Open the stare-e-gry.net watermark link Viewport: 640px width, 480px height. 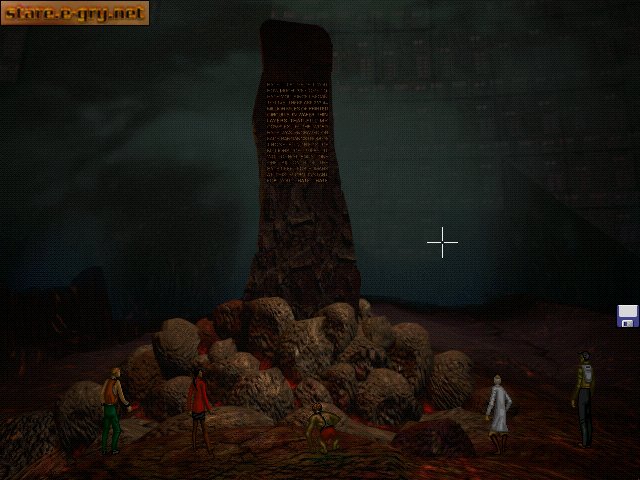(75, 13)
